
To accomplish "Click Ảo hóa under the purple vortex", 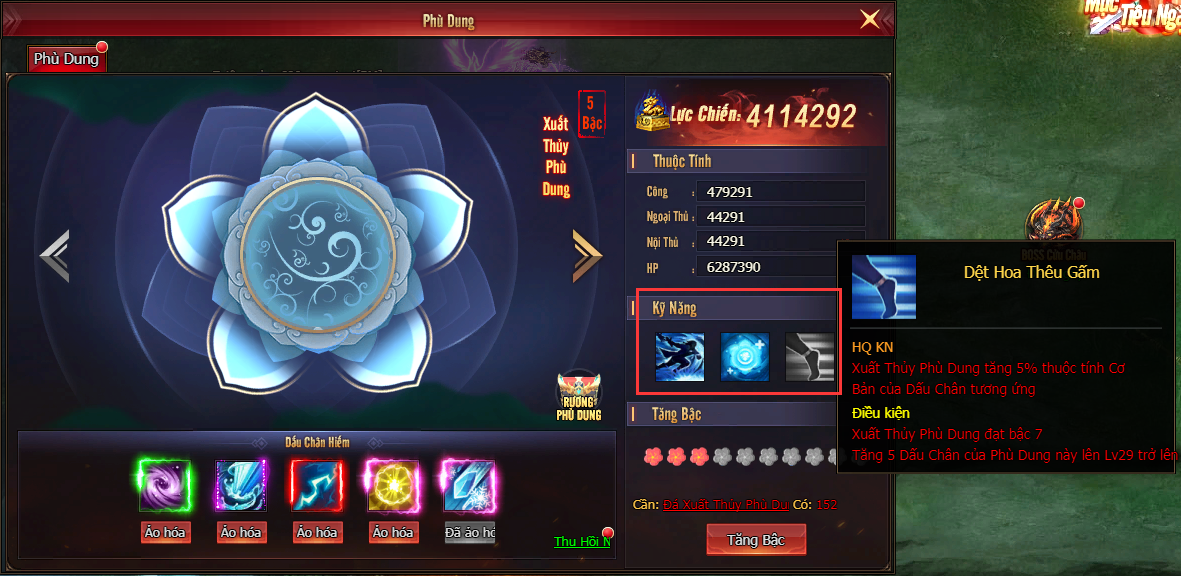I will (x=165, y=533).
